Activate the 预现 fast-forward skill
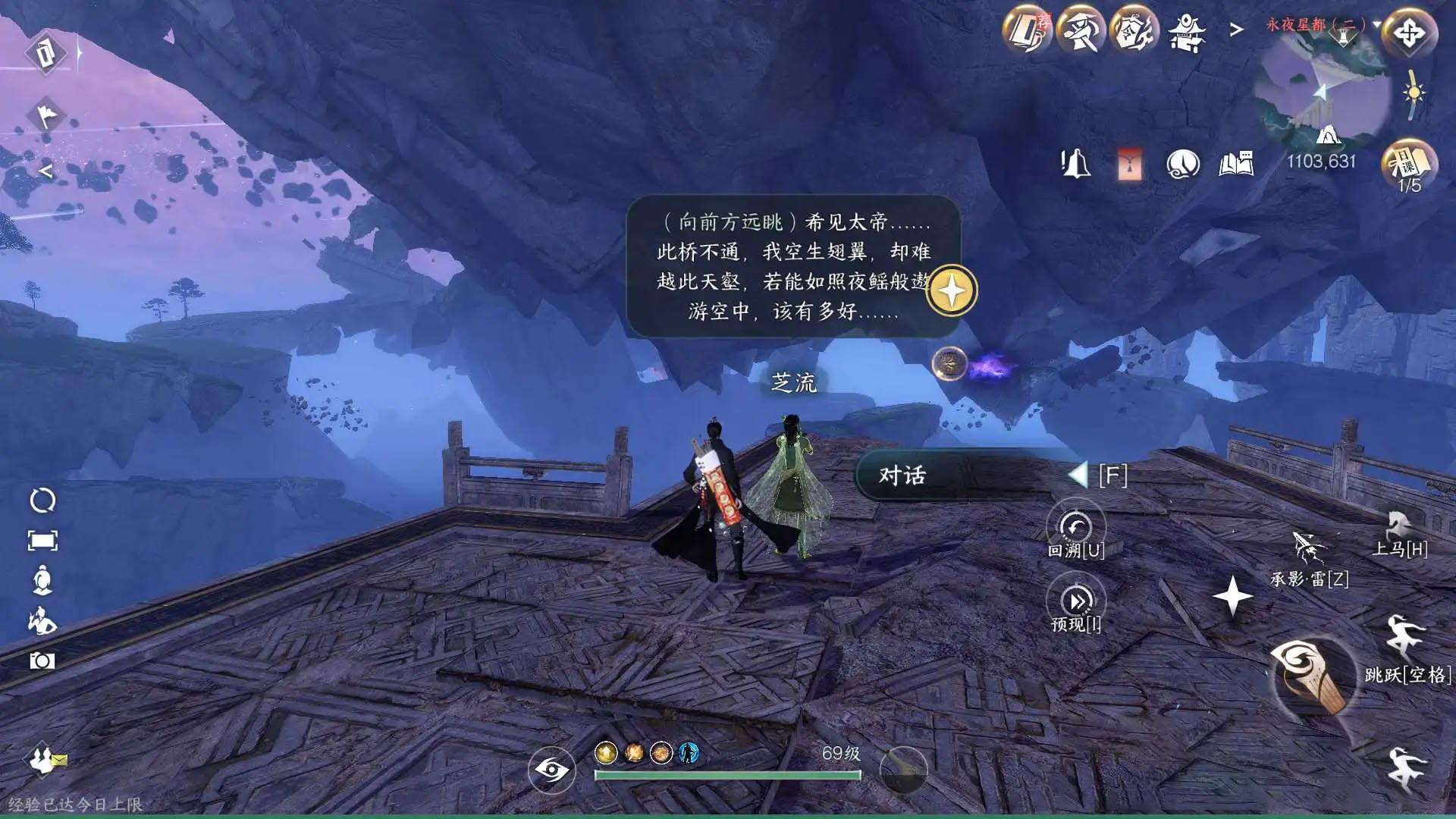 (1075, 601)
